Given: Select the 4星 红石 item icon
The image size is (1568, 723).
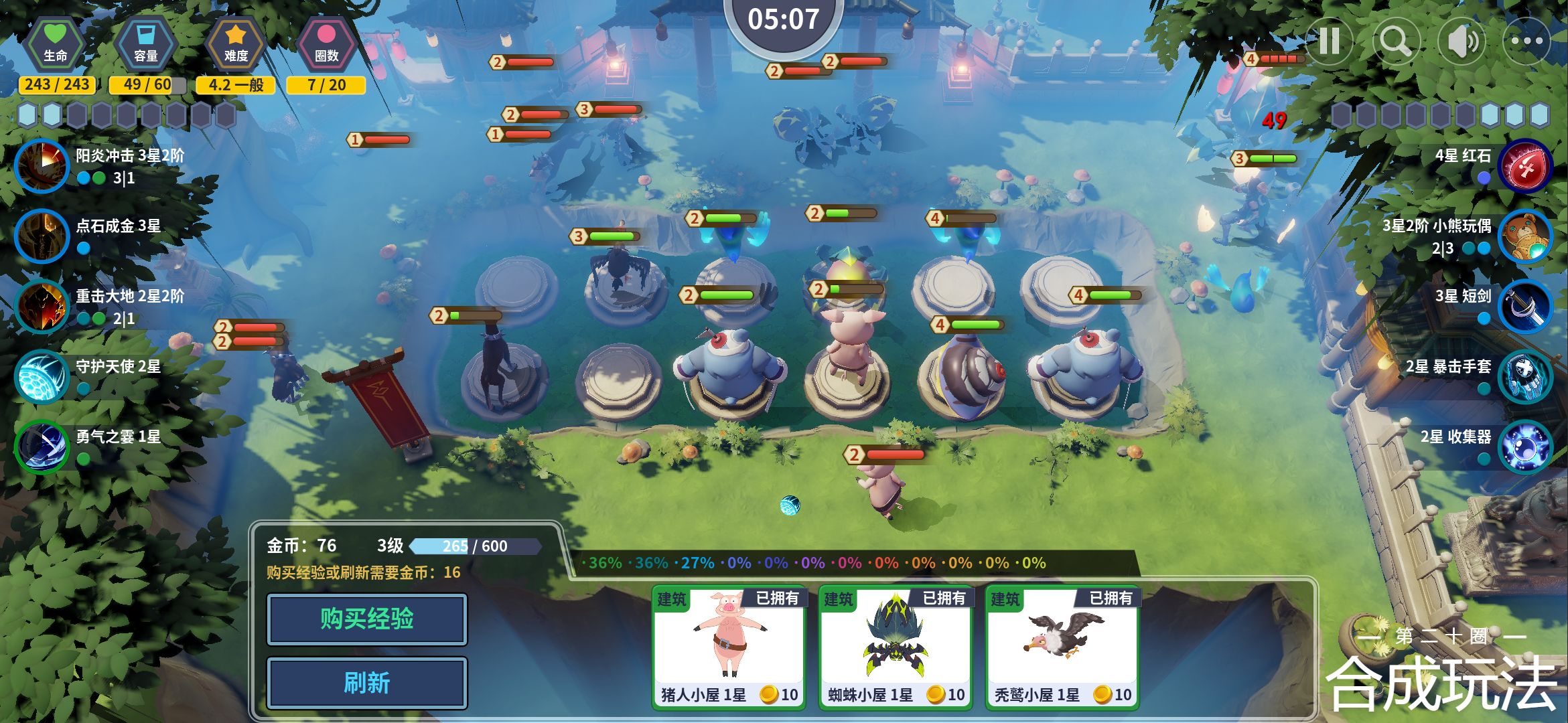Looking at the screenshot, I should coord(1525,165).
